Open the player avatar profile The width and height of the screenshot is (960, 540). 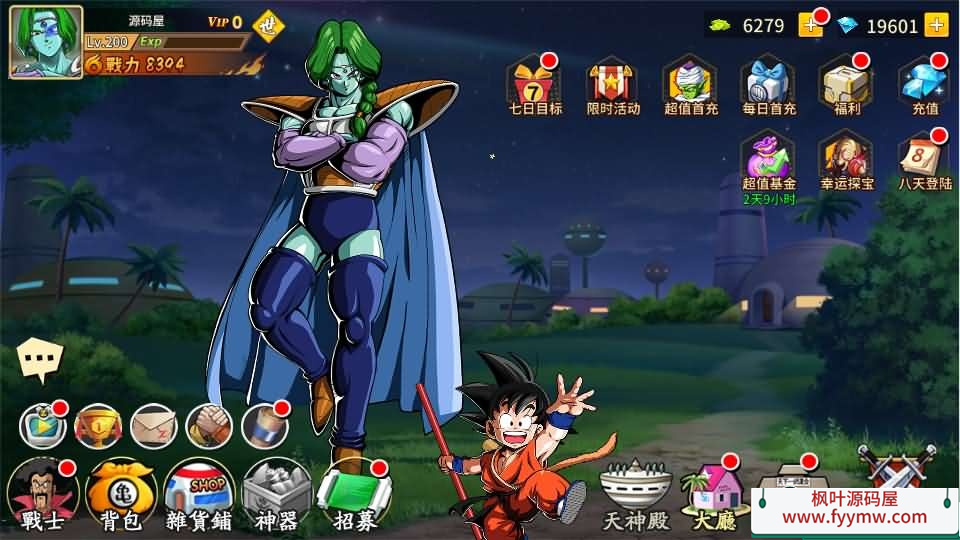coord(46,42)
